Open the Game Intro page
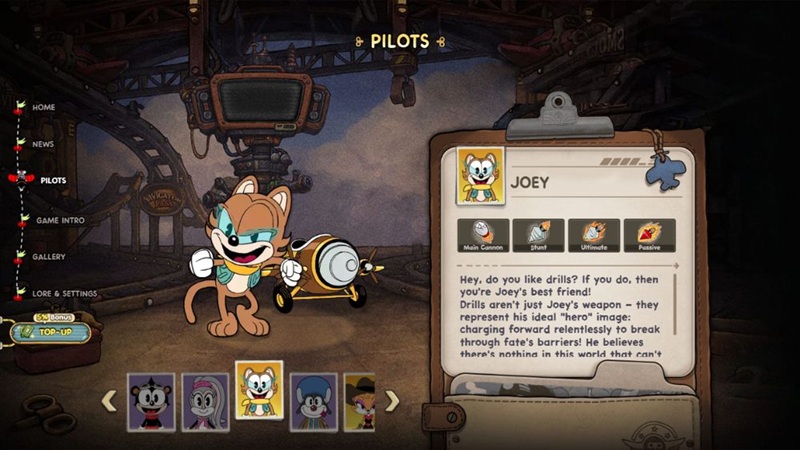Image resolution: width=800 pixels, height=450 pixels. pos(60,220)
